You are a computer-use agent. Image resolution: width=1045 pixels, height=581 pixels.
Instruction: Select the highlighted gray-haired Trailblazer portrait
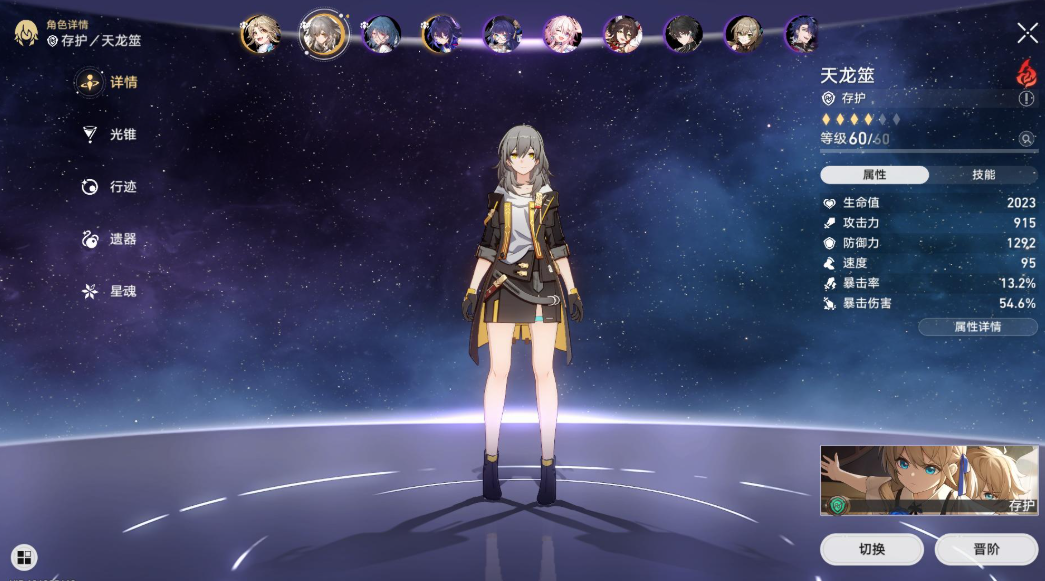pyautogui.click(x=323, y=34)
